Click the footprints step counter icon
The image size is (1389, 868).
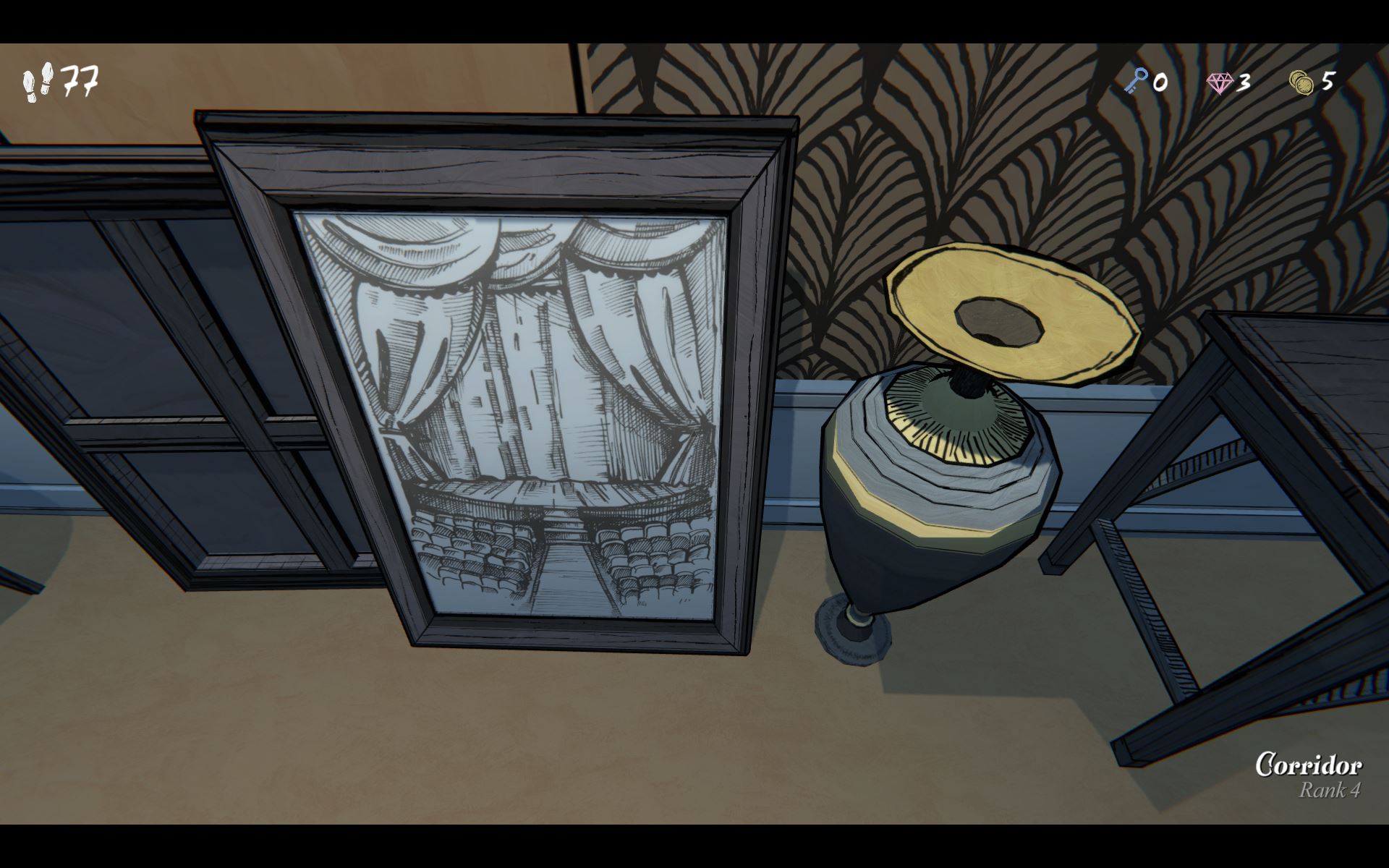(x=38, y=81)
